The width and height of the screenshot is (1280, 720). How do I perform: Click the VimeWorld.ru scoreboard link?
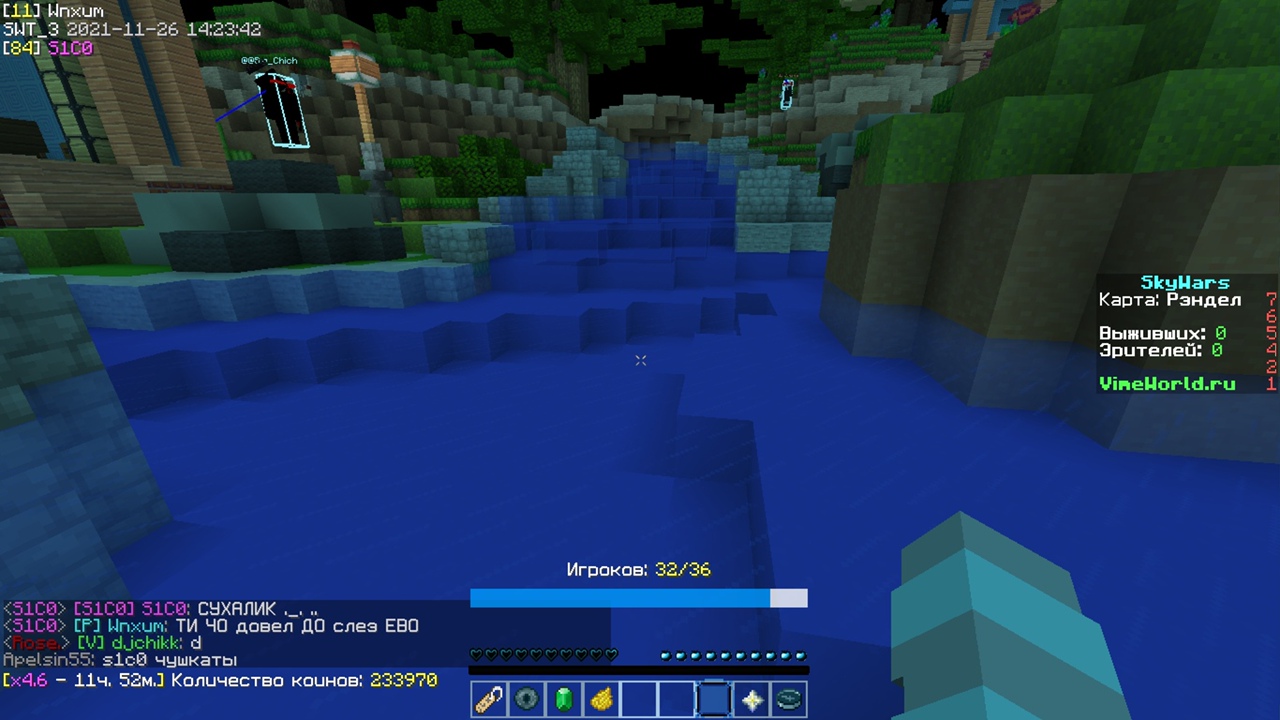click(x=1166, y=384)
